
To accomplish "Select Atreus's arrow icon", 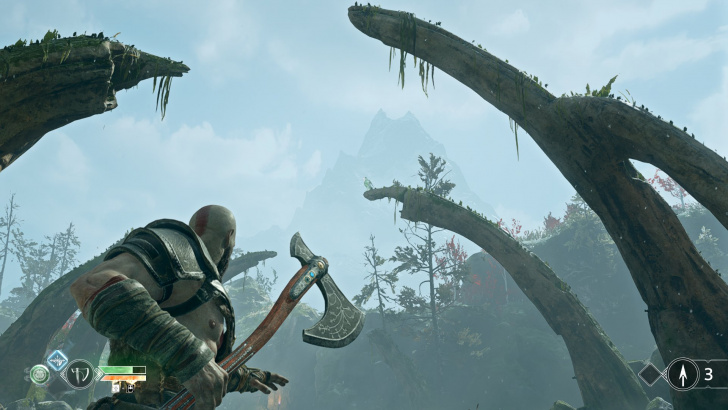I will (x=683, y=374).
